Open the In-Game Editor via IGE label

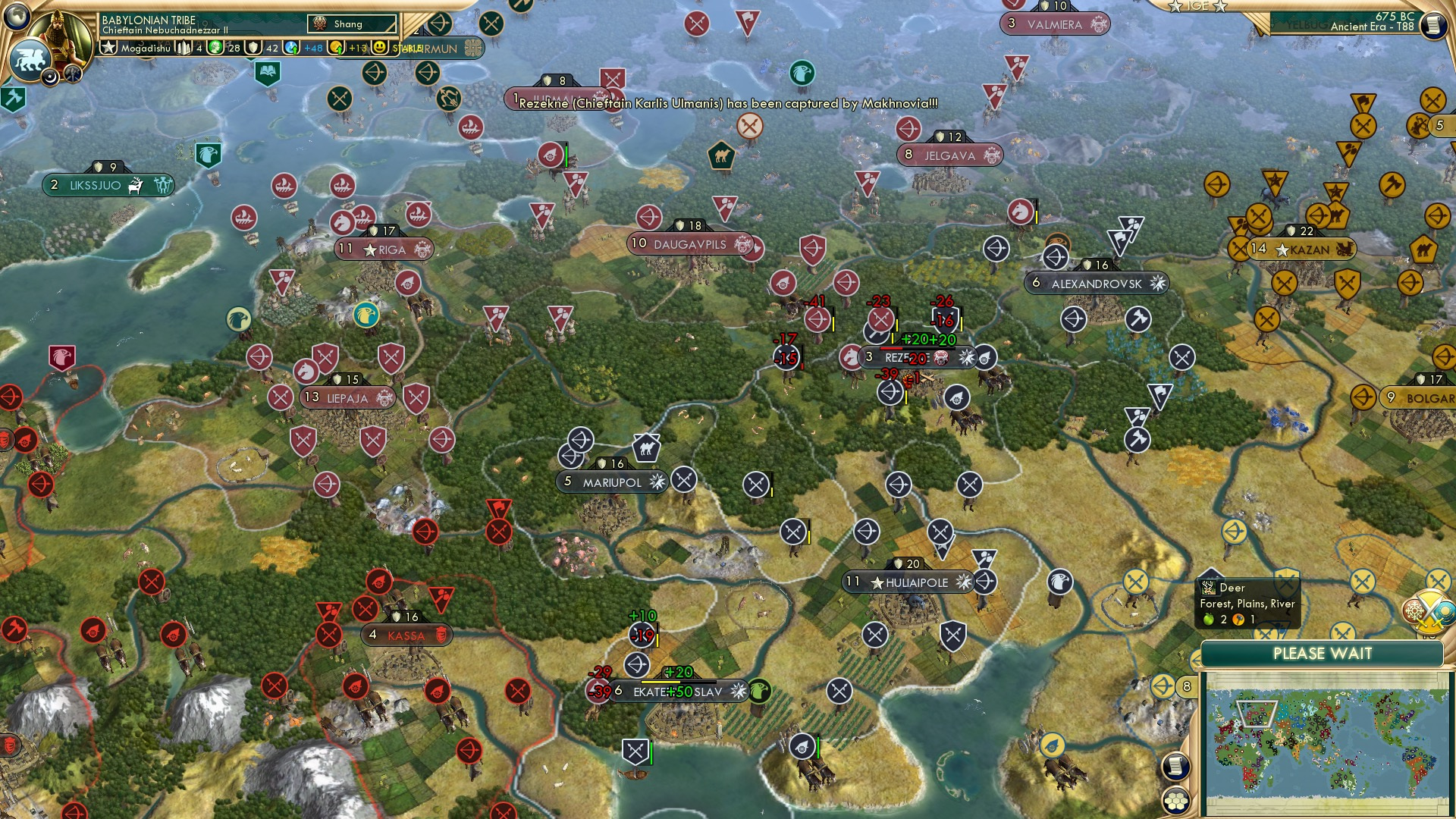point(1198,8)
